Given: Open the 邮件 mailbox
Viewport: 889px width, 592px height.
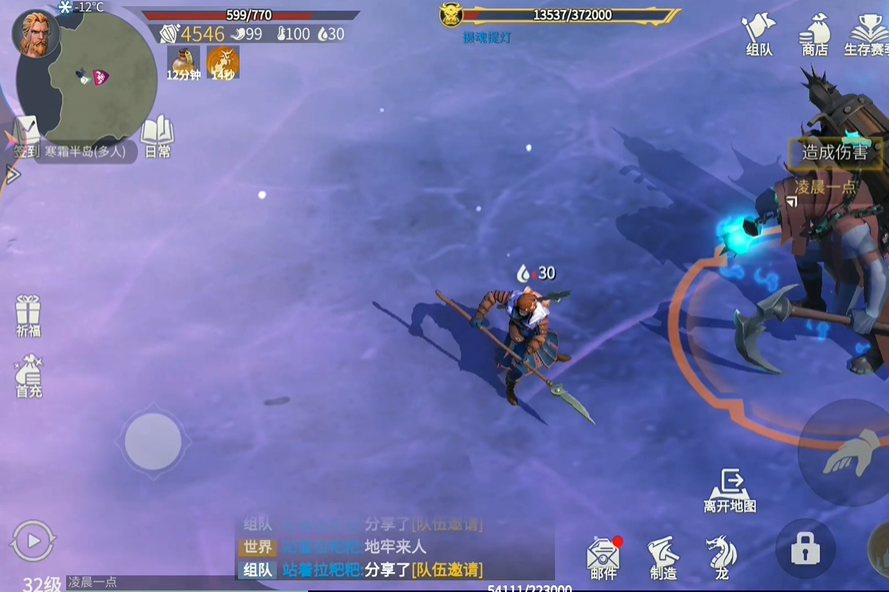Looking at the screenshot, I should point(603,557).
